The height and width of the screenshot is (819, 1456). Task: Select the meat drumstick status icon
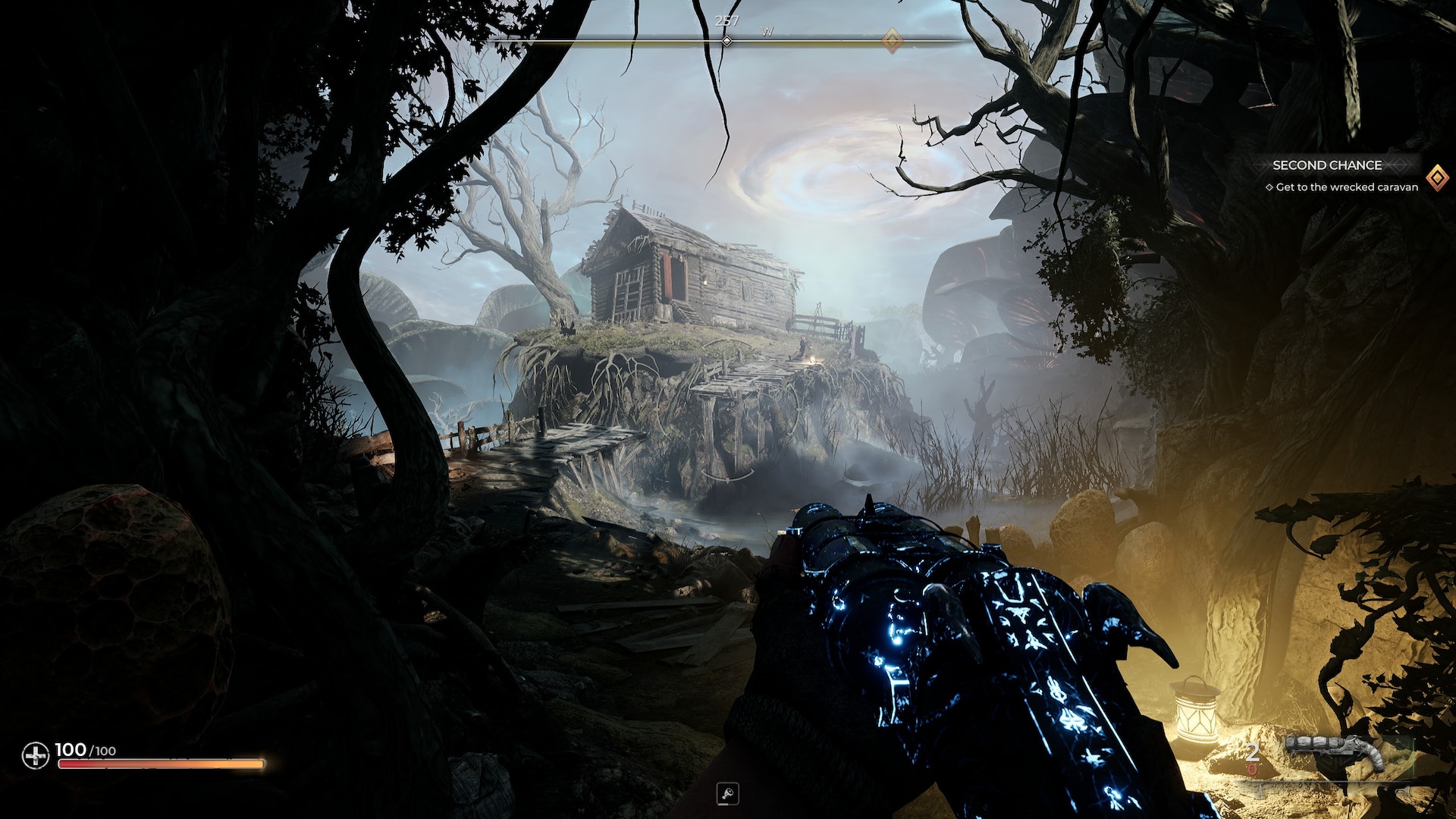[727, 794]
